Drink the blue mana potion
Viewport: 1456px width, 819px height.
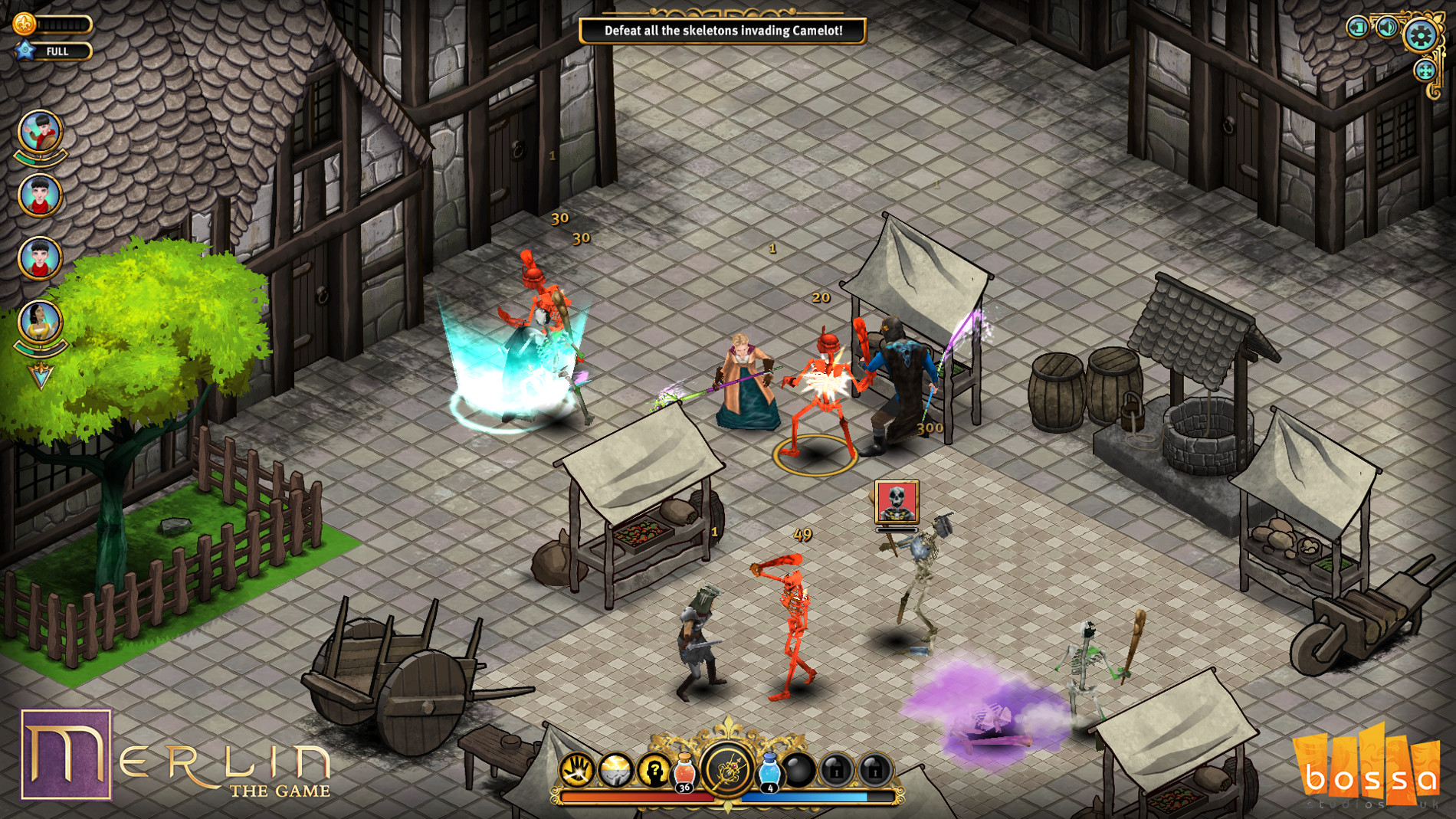click(769, 771)
